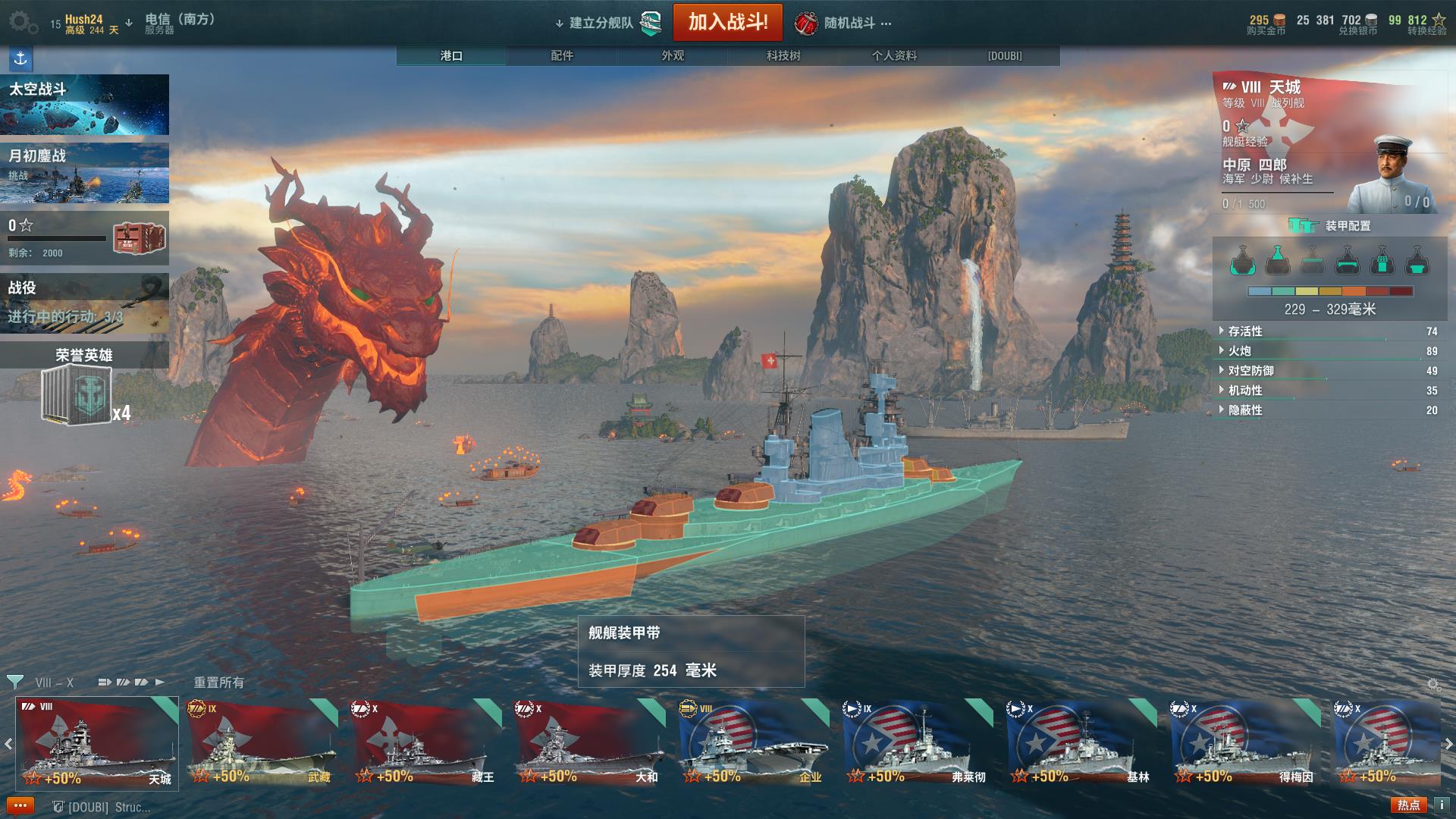This screenshot has width=1456, height=819.
Task: Open the 科技树 tech tree tab
Action: (783, 56)
